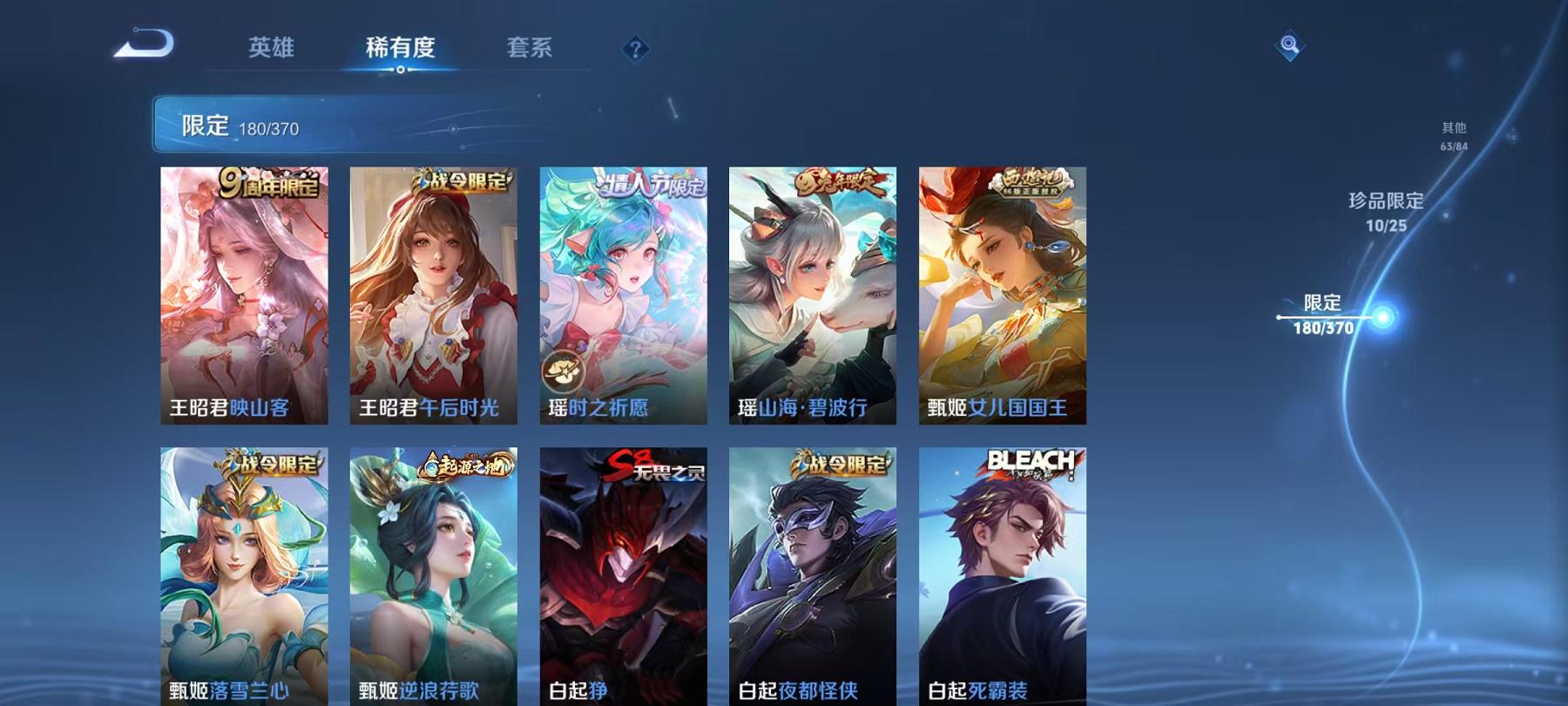Switch to the 英雄 tab

coord(272,50)
